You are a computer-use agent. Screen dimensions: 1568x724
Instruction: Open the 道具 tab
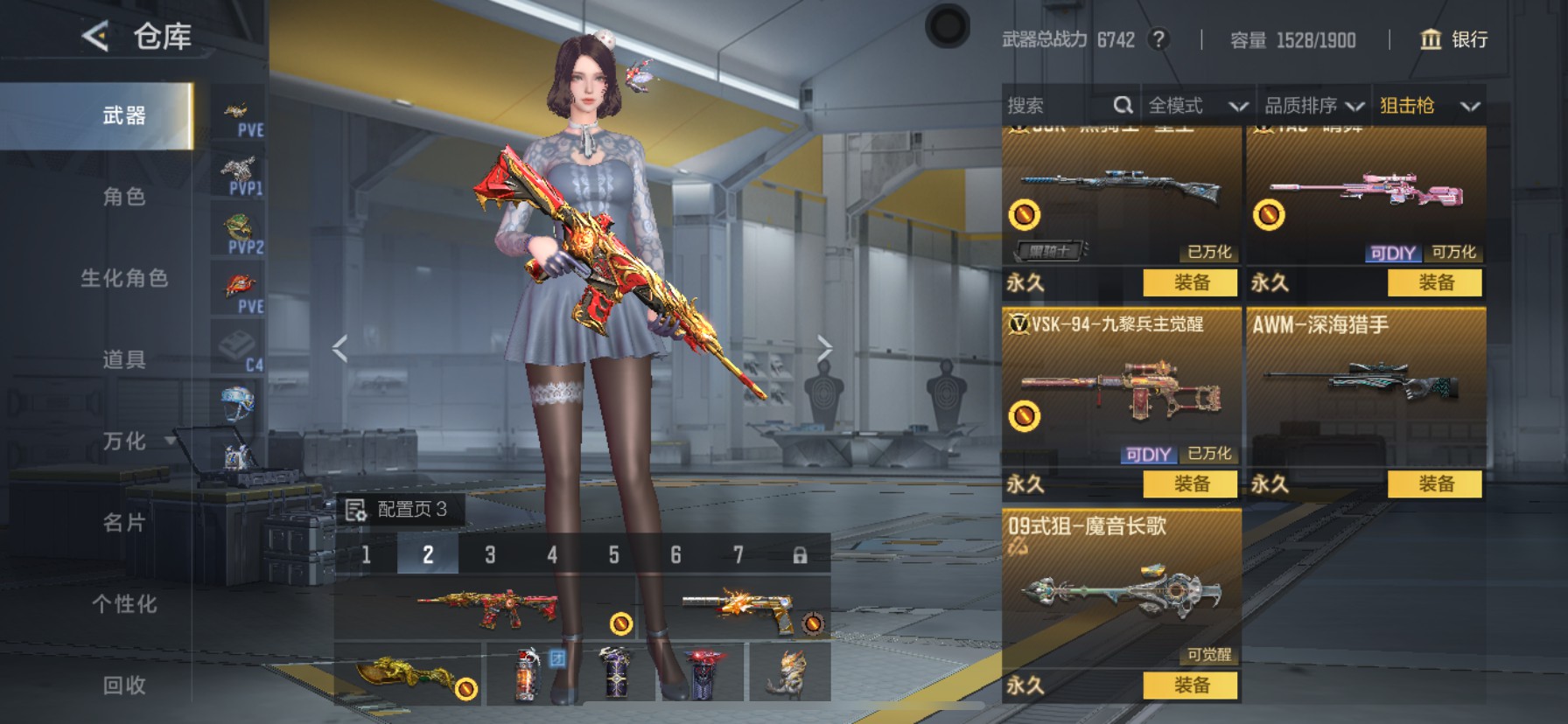pyautogui.click(x=124, y=359)
